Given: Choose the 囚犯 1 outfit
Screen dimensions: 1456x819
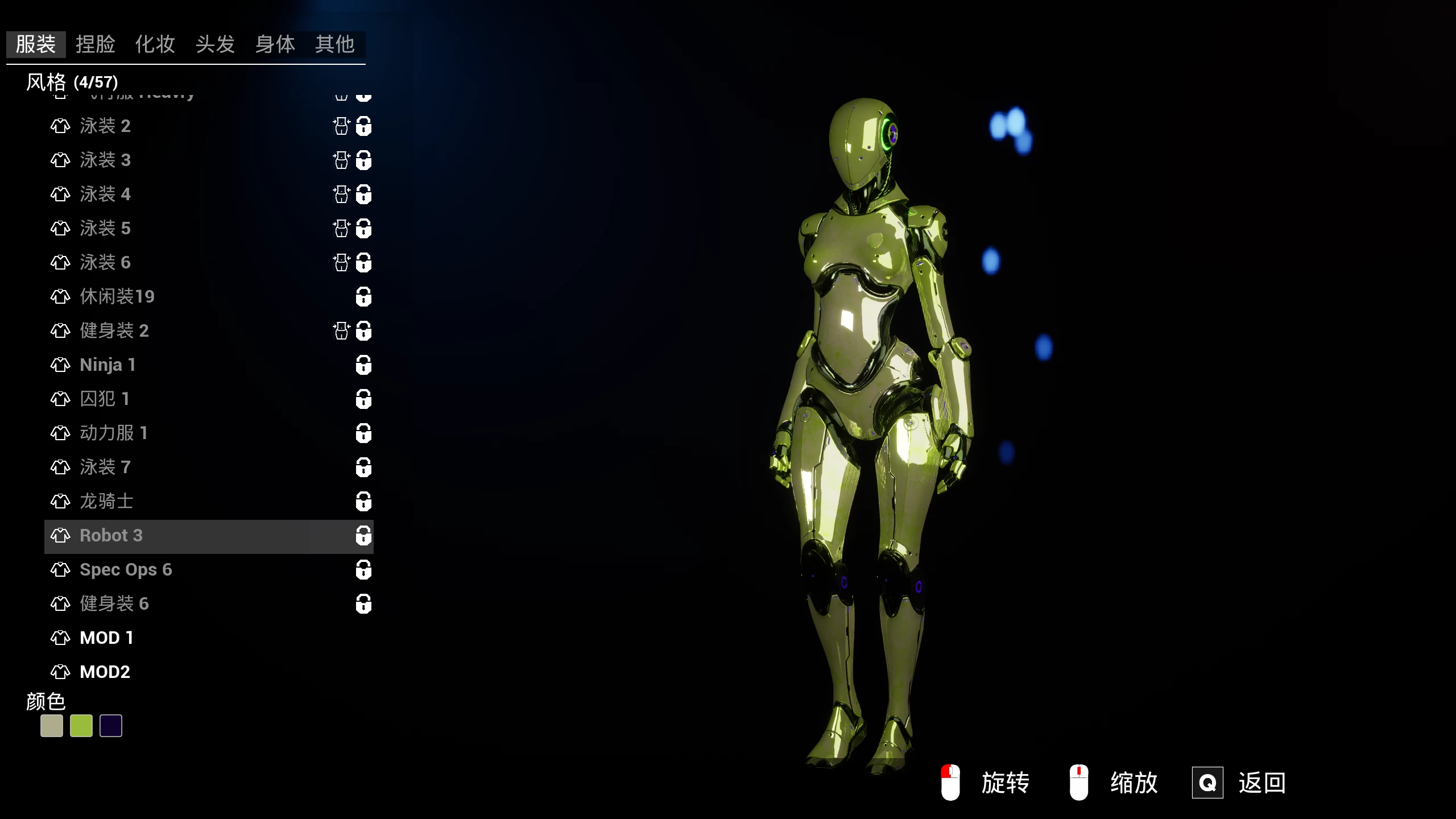Looking at the screenshot, I should tap(105, 399).
